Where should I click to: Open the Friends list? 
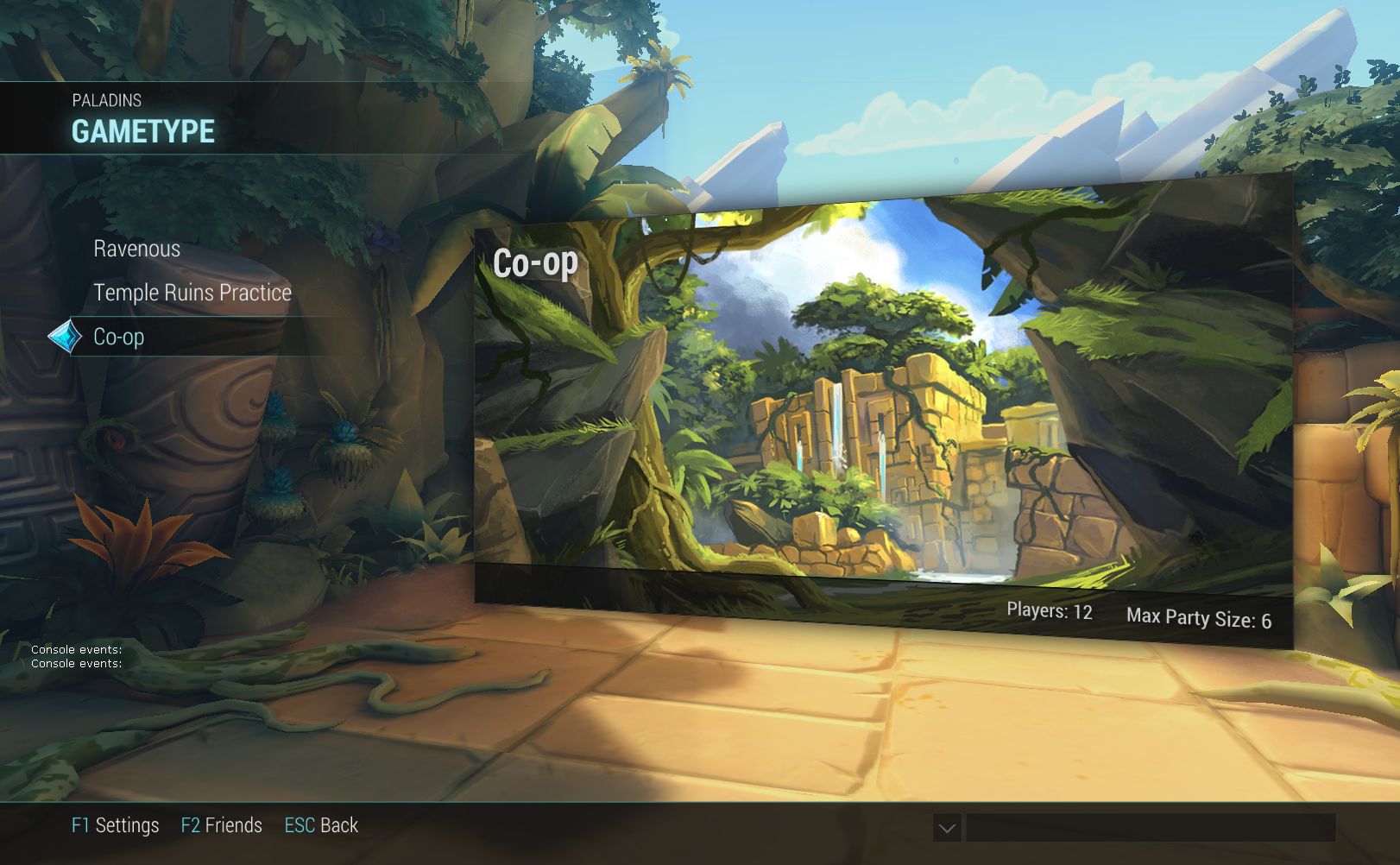point(222,825)
